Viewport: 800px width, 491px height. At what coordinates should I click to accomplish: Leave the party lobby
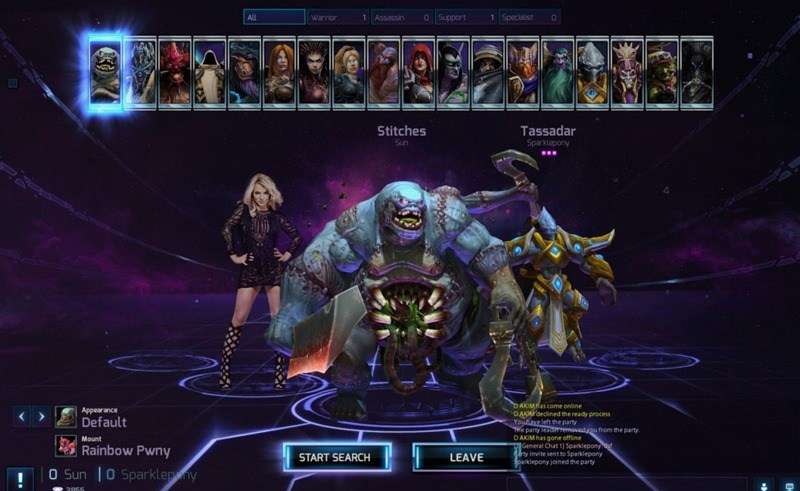pos(465,457)
